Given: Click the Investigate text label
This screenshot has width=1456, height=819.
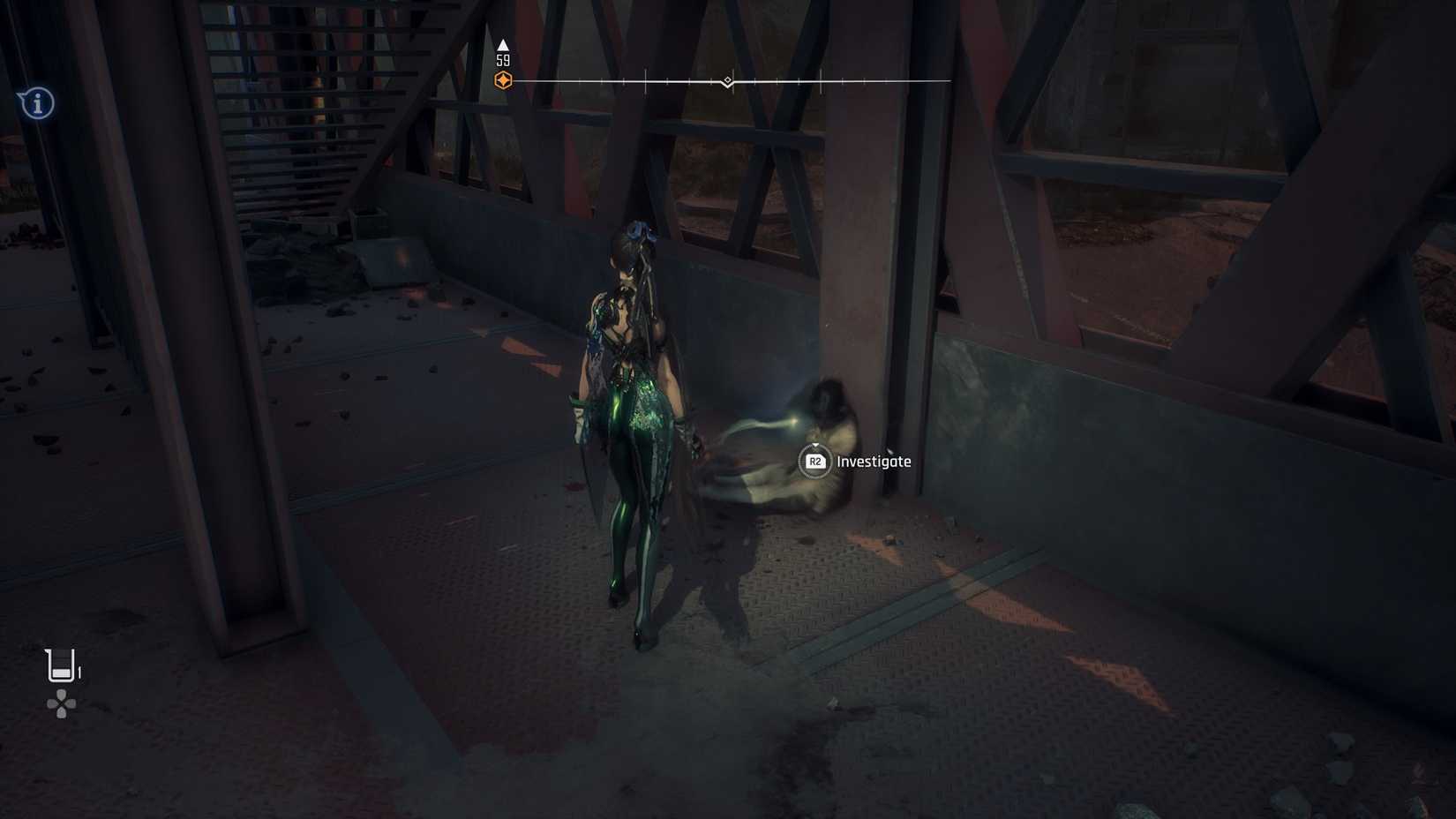Looking at the screenshot, I should 875,461.
